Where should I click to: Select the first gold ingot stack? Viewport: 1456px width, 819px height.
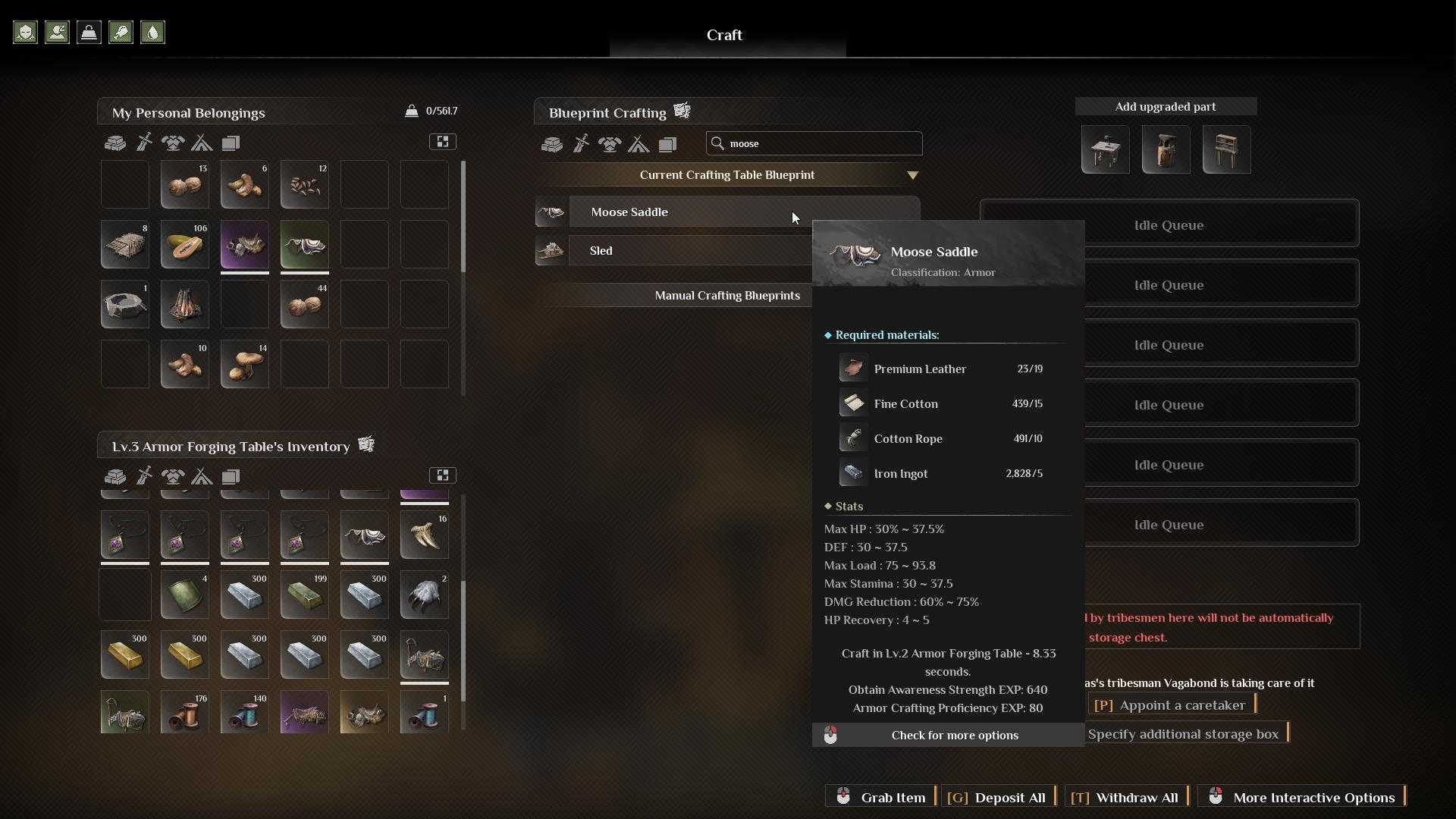[124, 655]
